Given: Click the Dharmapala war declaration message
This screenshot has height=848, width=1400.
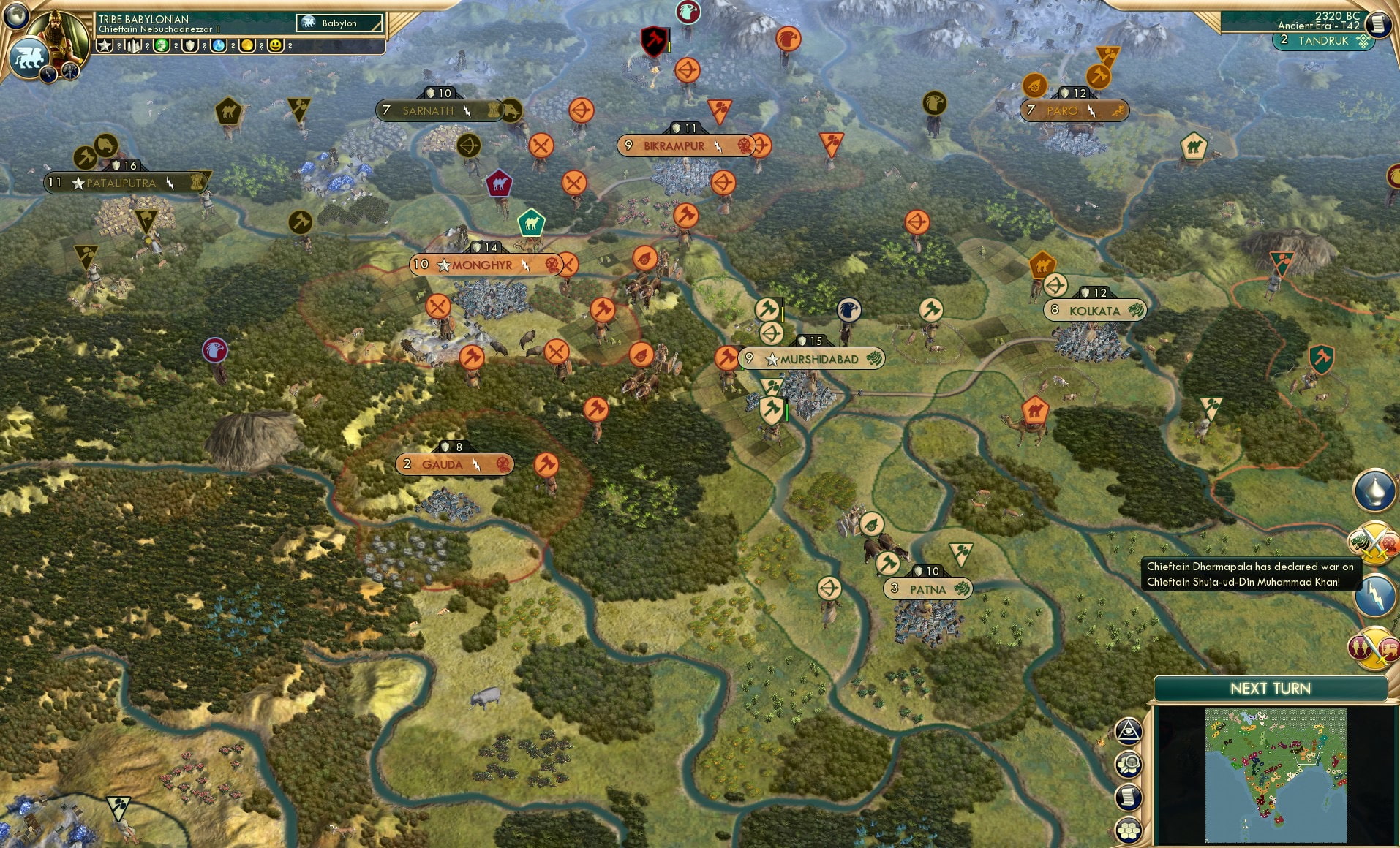Looking at the screenshot, I should (1251, 575).
